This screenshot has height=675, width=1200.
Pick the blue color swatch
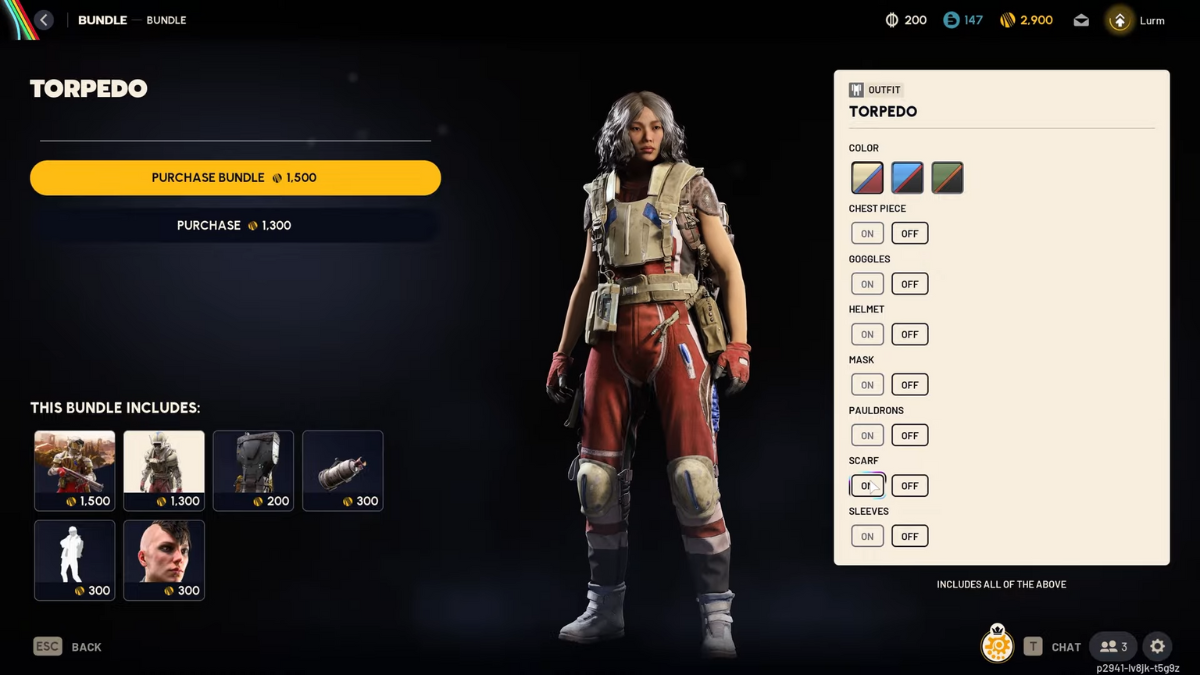(907, 178)
